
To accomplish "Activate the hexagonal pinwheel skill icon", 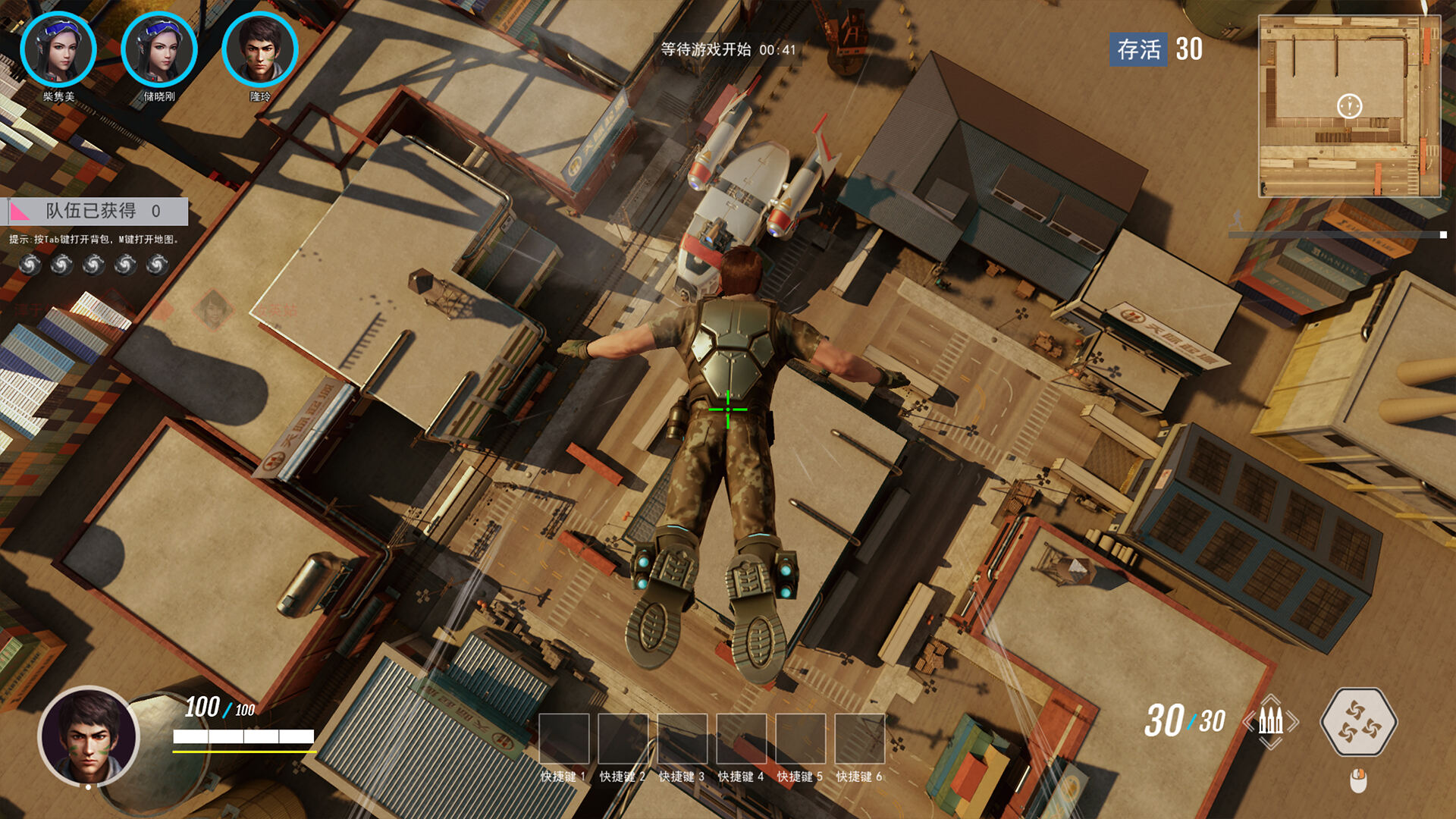I will (x=1358, y=721).
